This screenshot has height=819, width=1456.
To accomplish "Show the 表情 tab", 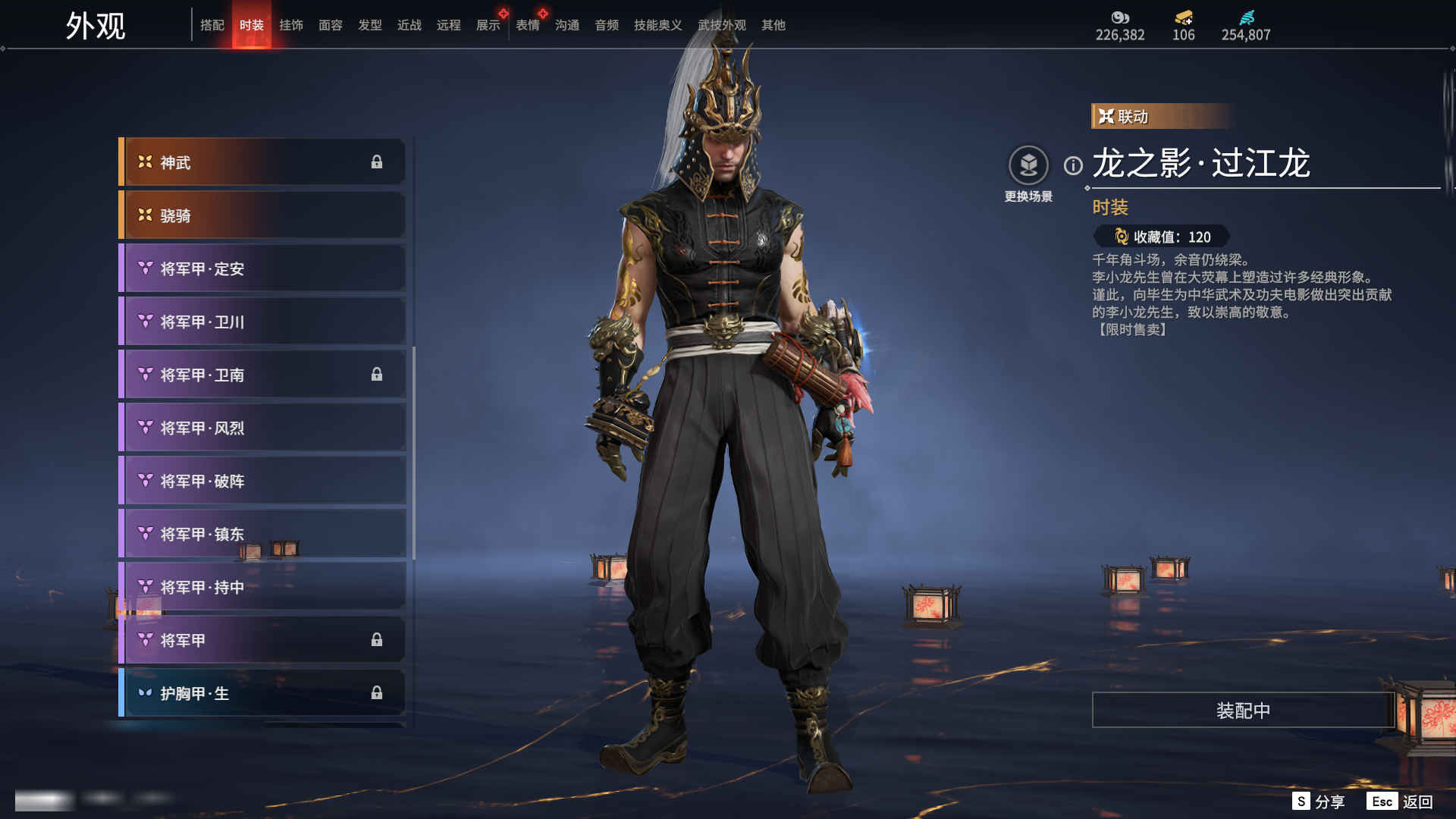I will click(528, 25).
